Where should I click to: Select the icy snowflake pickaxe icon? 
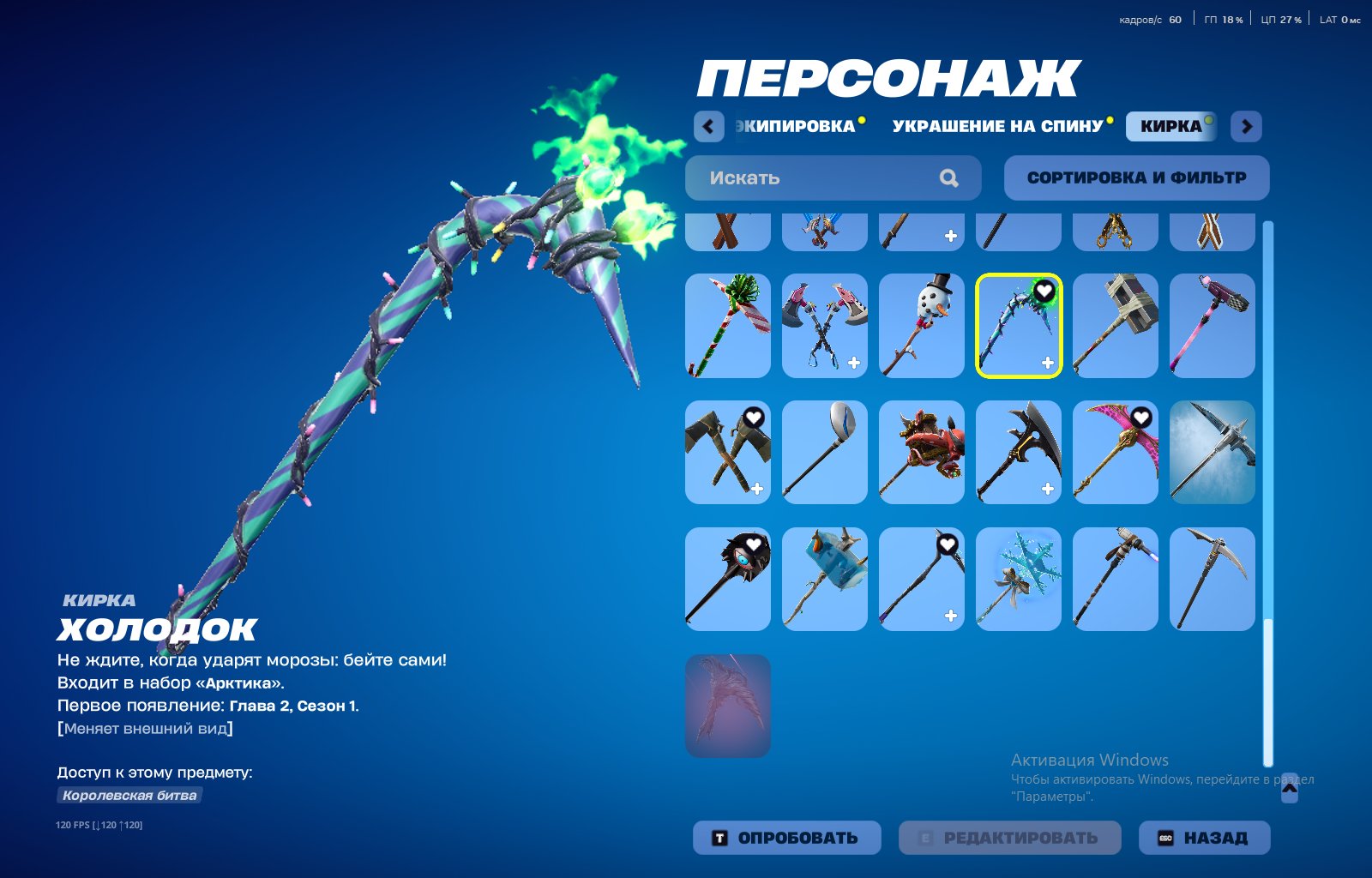pyautogui.click(x=1018, y=579)
